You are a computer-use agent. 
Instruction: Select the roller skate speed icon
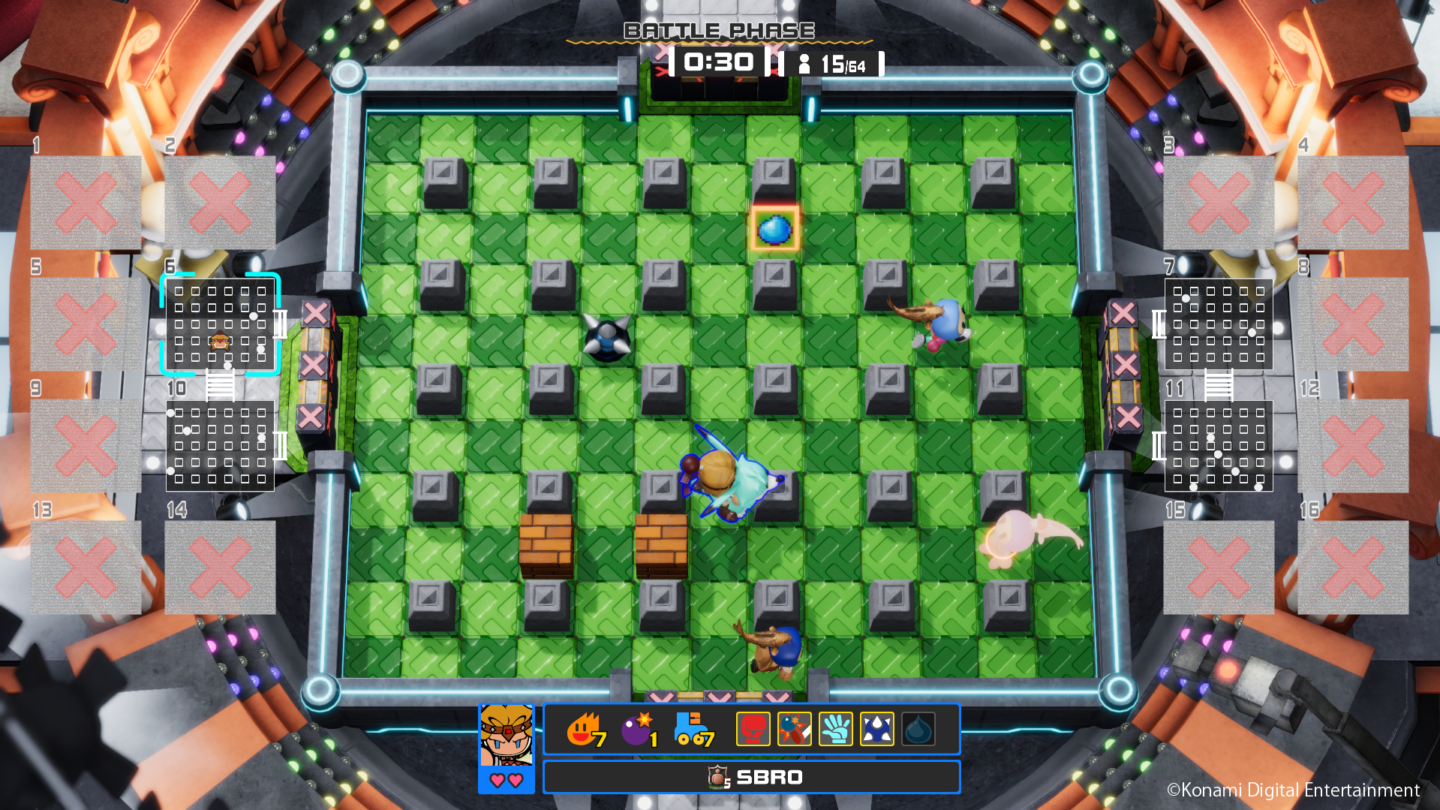coord(689,728)
